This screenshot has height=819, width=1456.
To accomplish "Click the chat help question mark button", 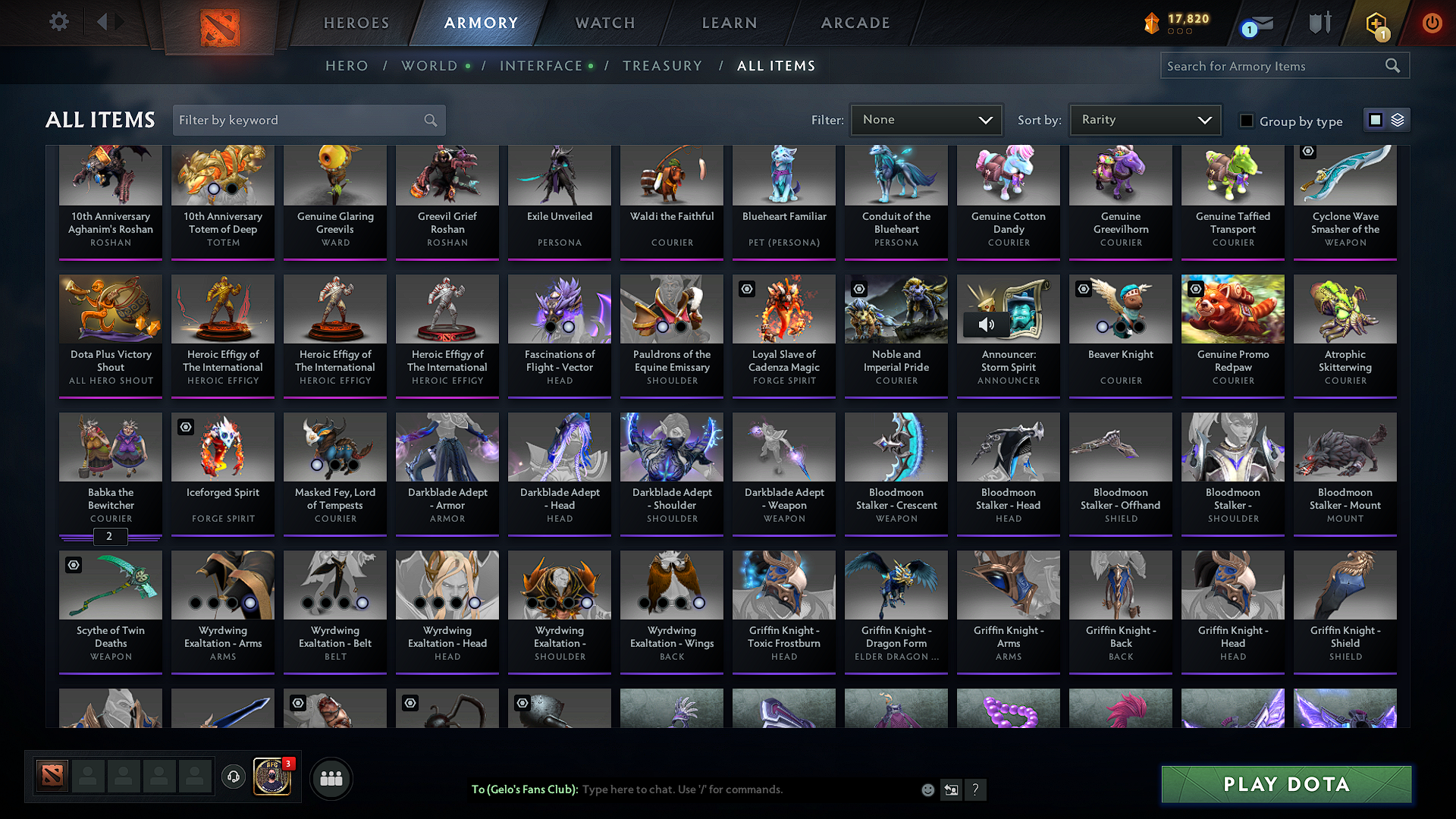I will 976,789.
